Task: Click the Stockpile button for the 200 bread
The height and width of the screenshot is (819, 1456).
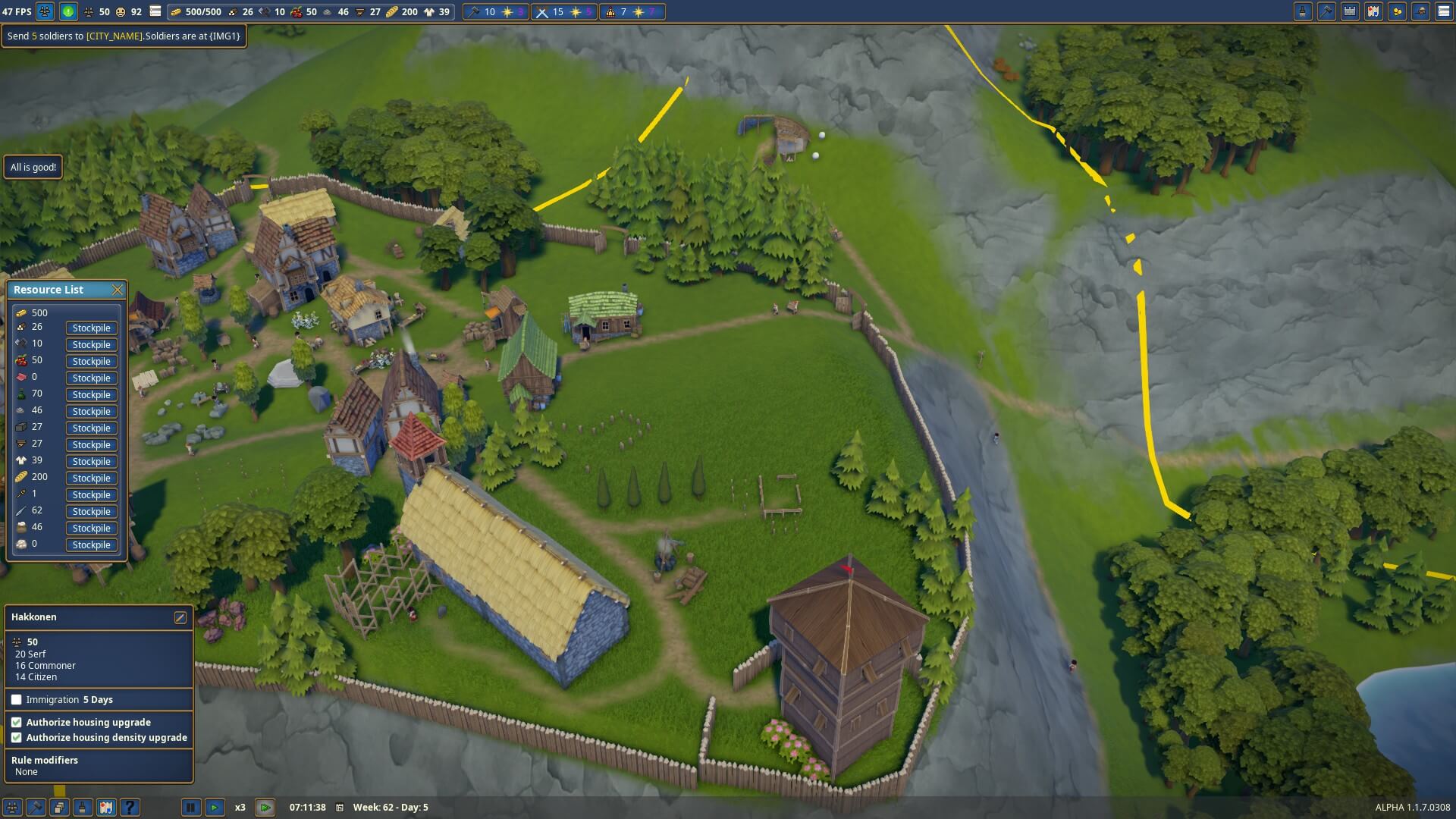Action: [x=92, y=479]
